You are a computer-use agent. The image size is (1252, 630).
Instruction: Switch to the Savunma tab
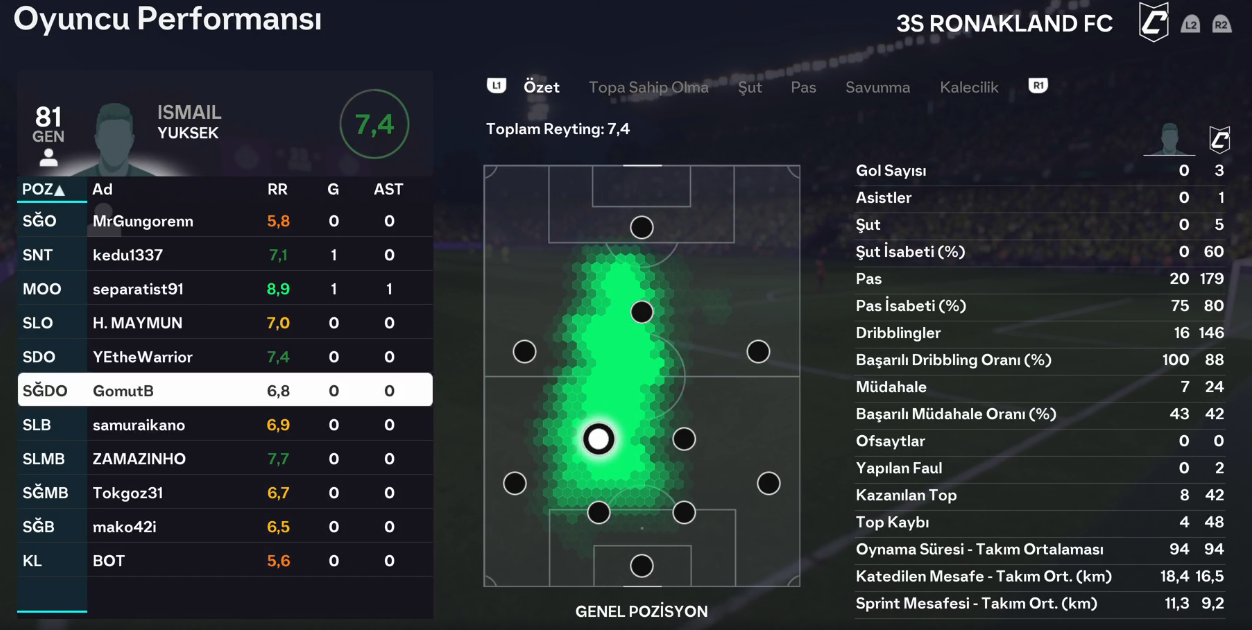[877, 87]
